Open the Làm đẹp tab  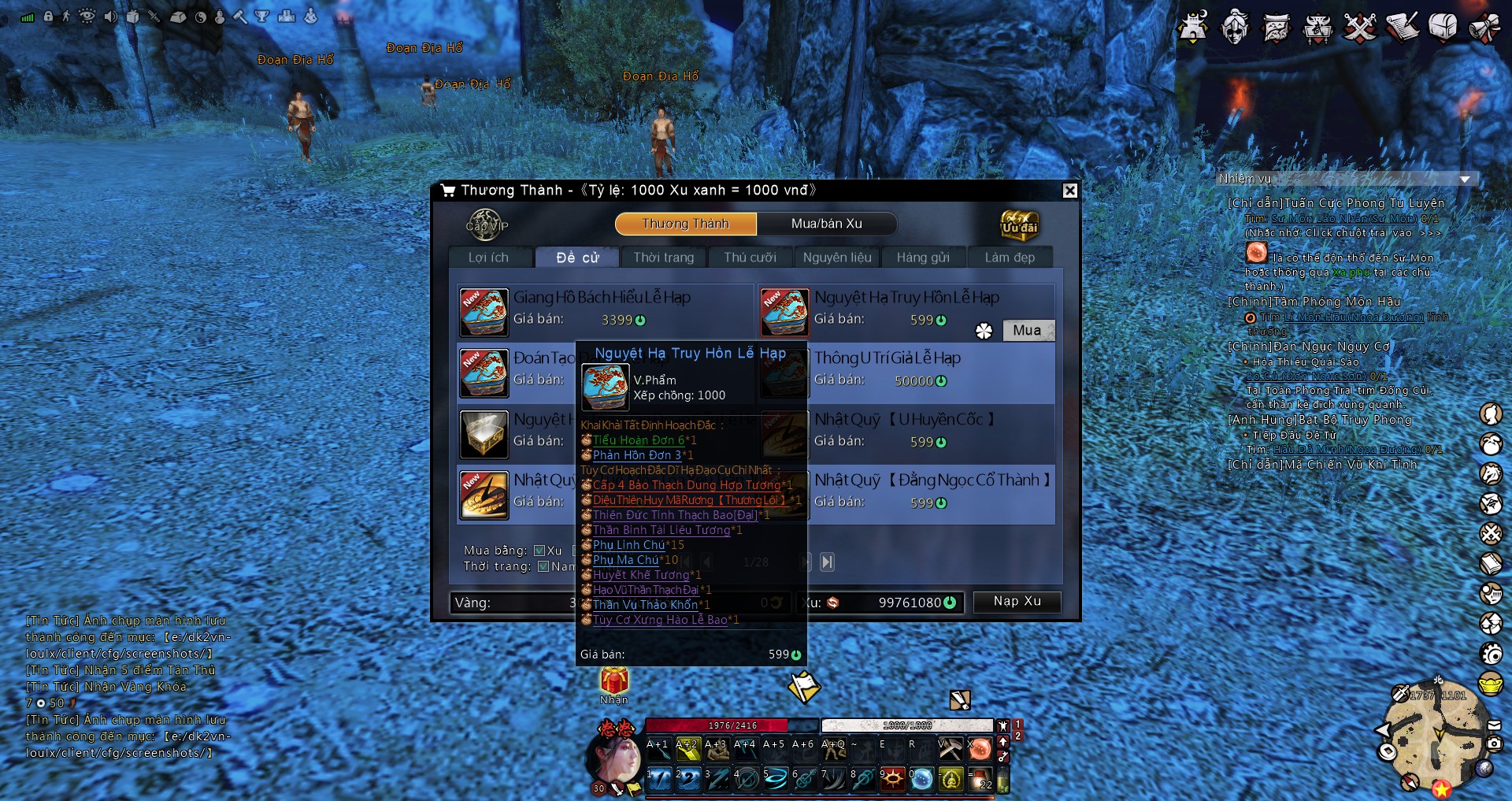1010,258
